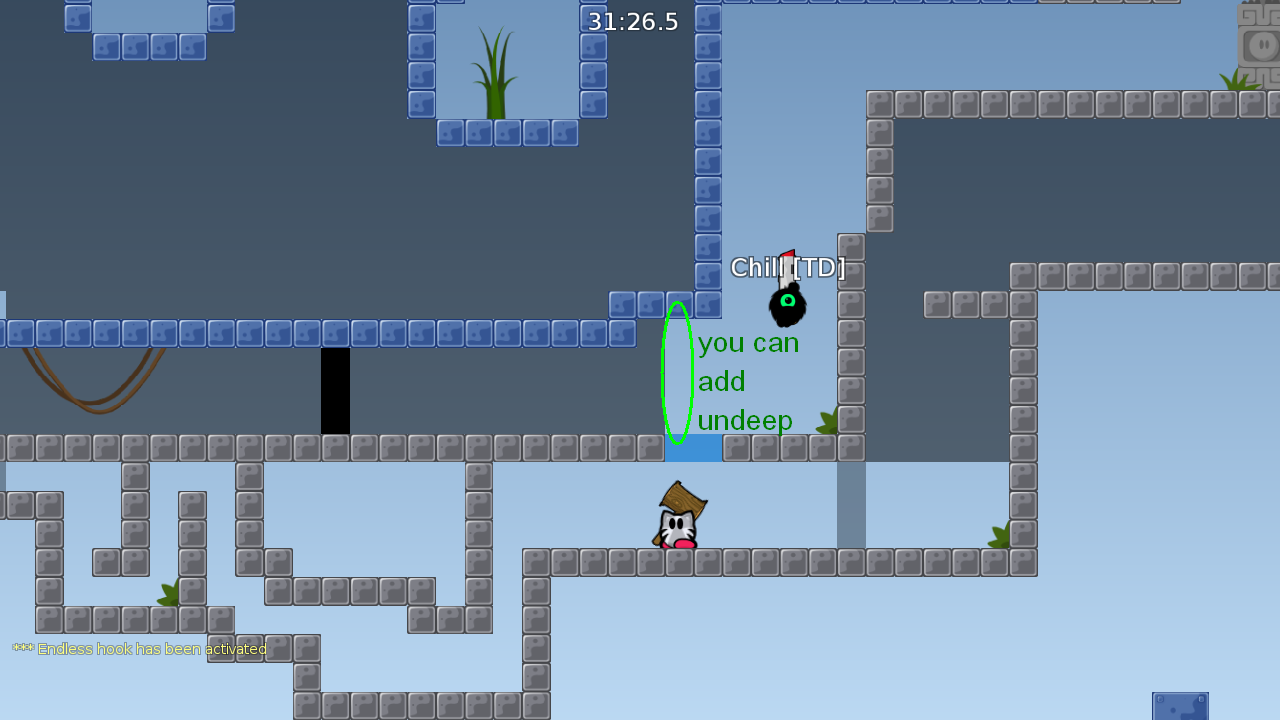Click the blue water tile below the green oval
The image size is (1280, 720).
[693, 450]
